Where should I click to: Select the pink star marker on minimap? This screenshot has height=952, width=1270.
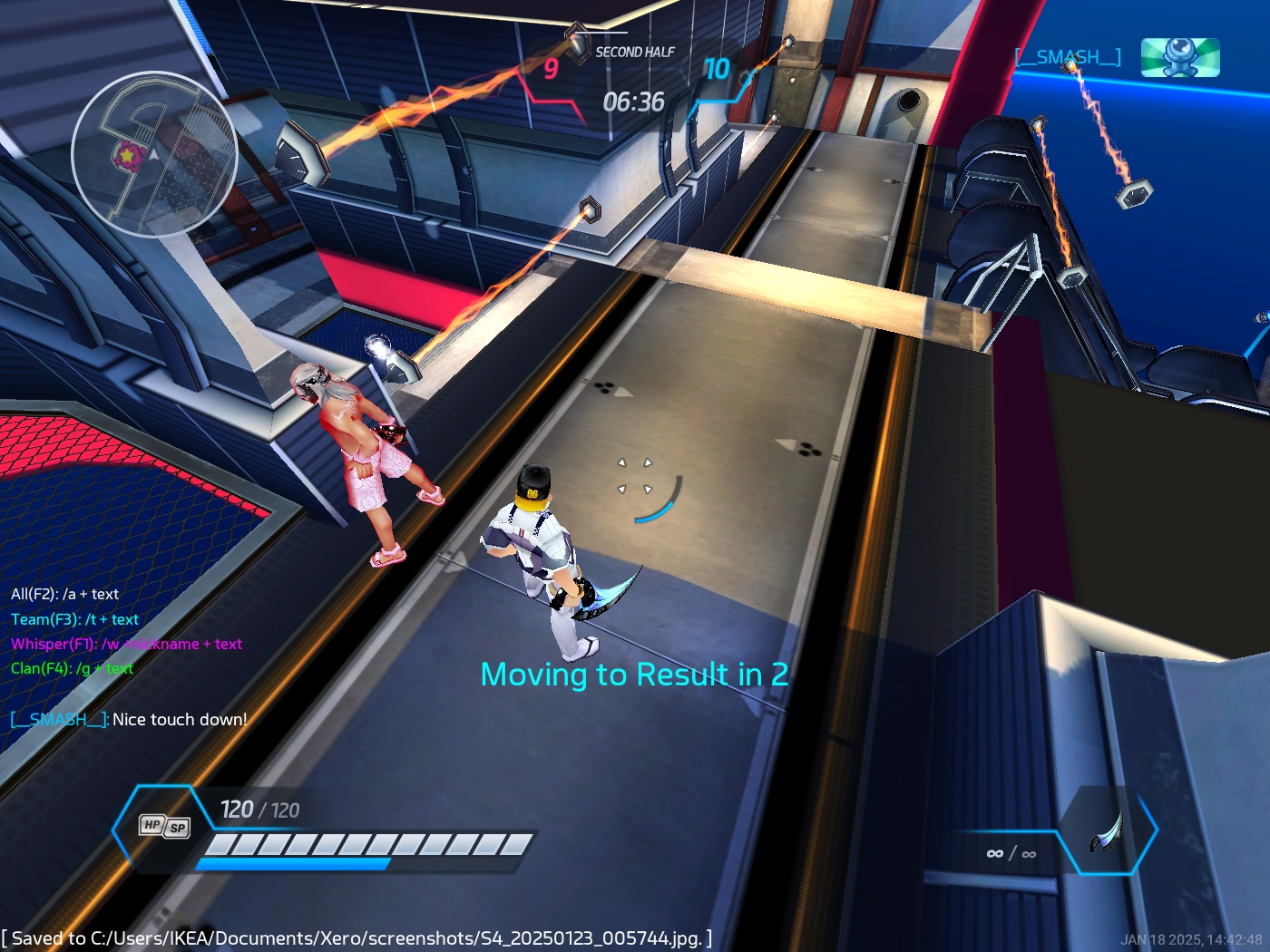point(128,157)
